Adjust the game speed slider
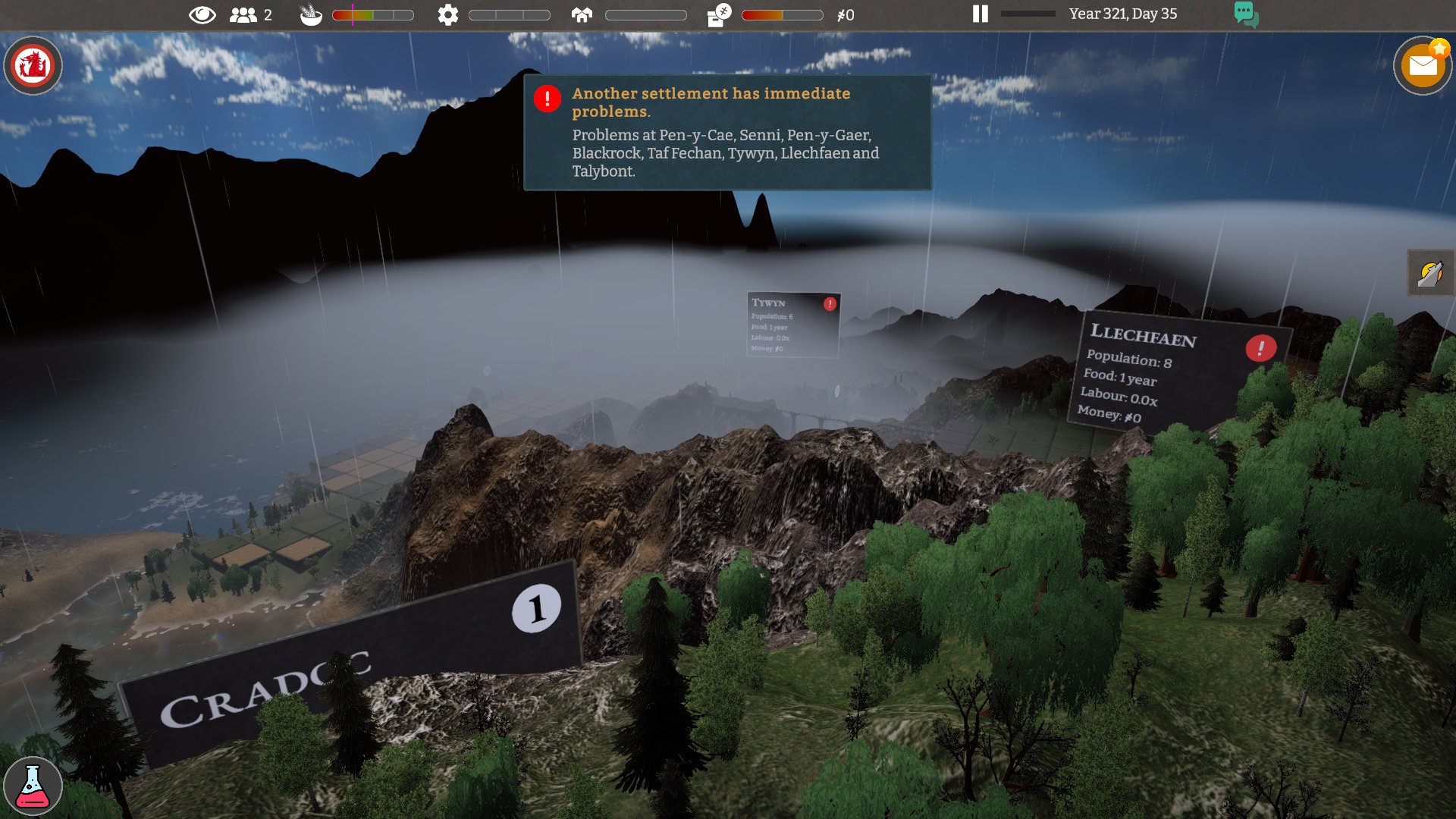Image resolution: width=1456 pixels, height=819 pixels. click(x=1028, y=14)
